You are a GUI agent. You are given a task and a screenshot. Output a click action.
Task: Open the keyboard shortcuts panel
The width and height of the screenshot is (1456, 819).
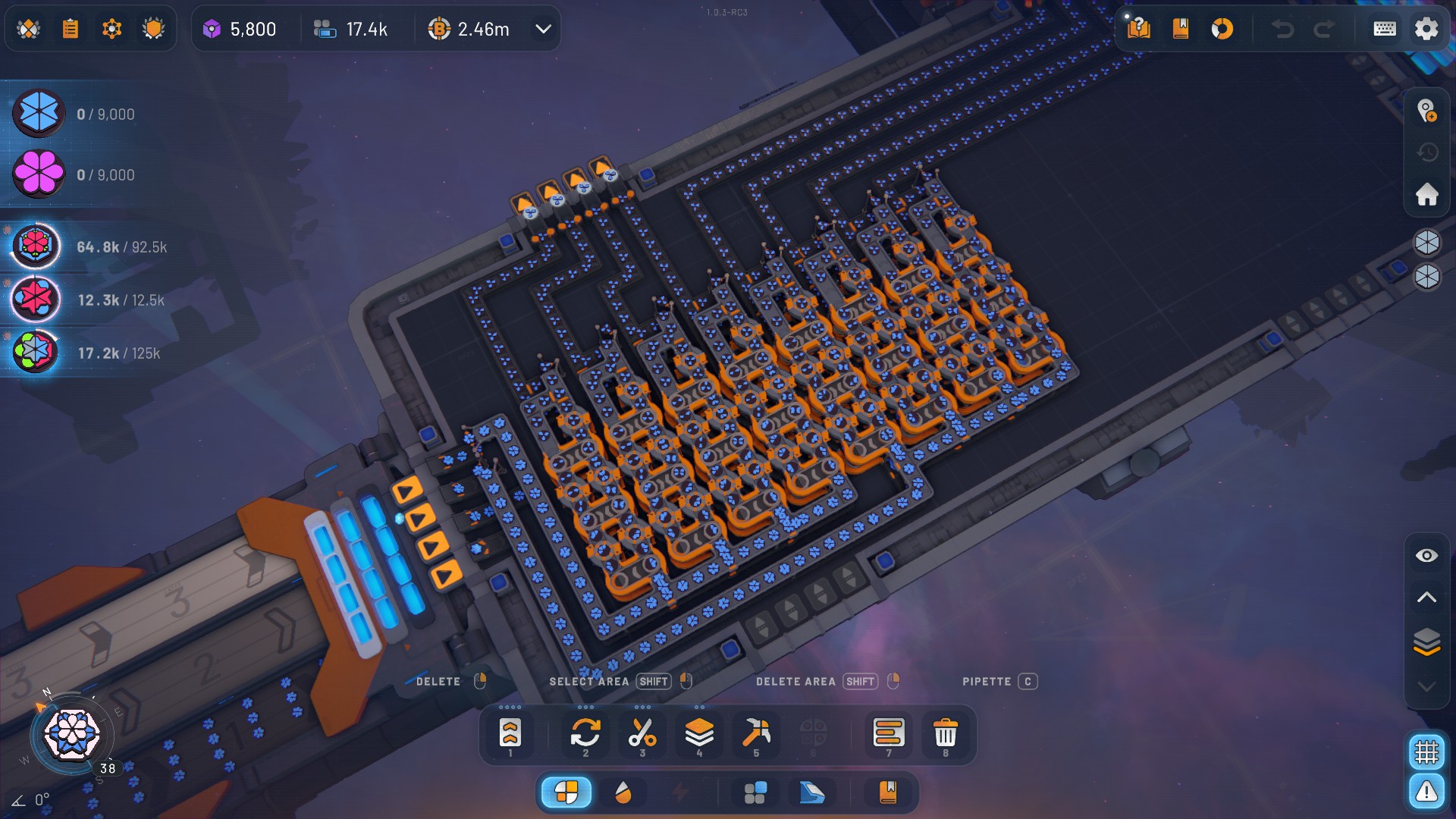pos(1384,29)
